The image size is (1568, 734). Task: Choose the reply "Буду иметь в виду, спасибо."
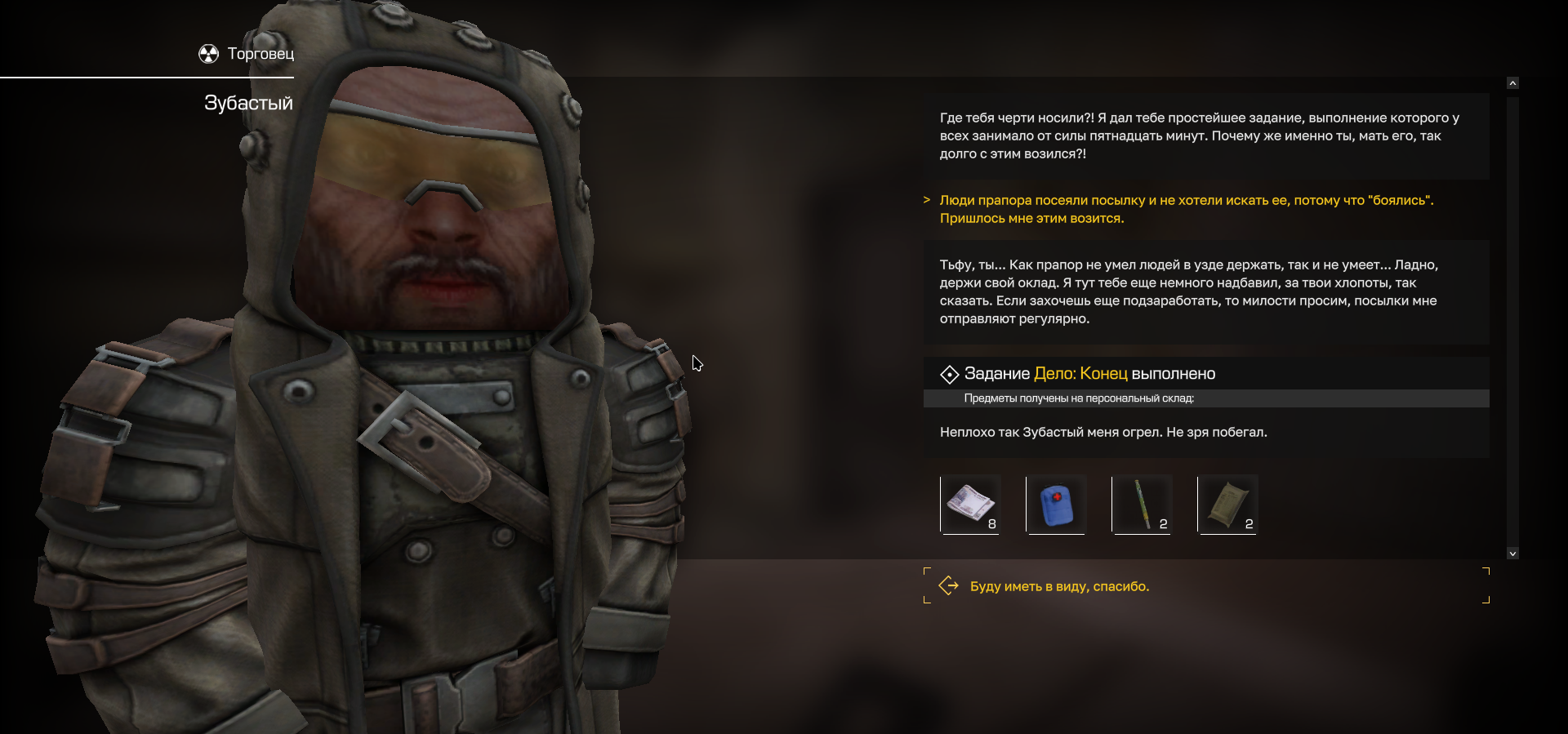[x=1058, y=586]
